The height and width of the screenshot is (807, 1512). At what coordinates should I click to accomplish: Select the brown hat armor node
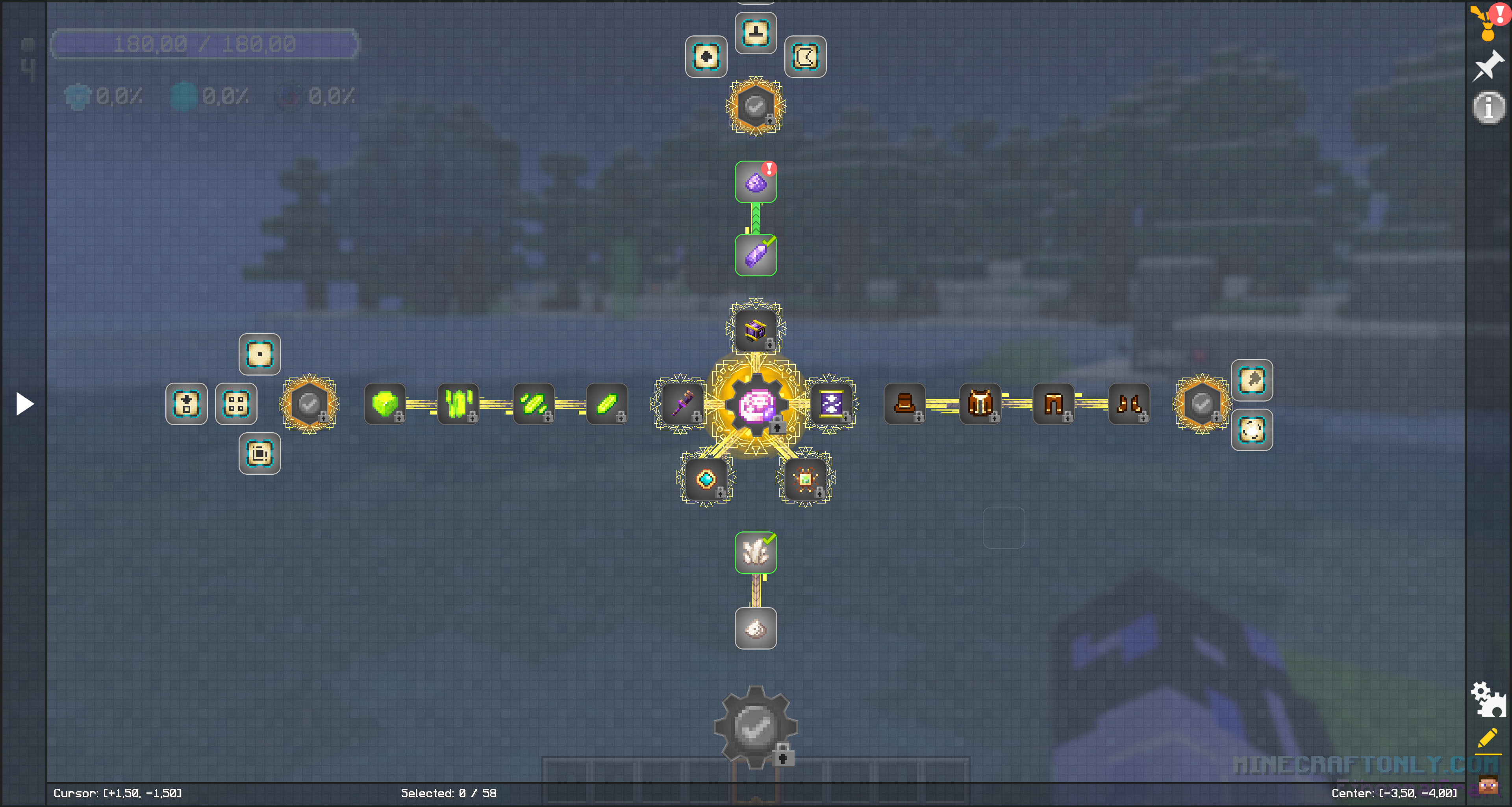904,404
